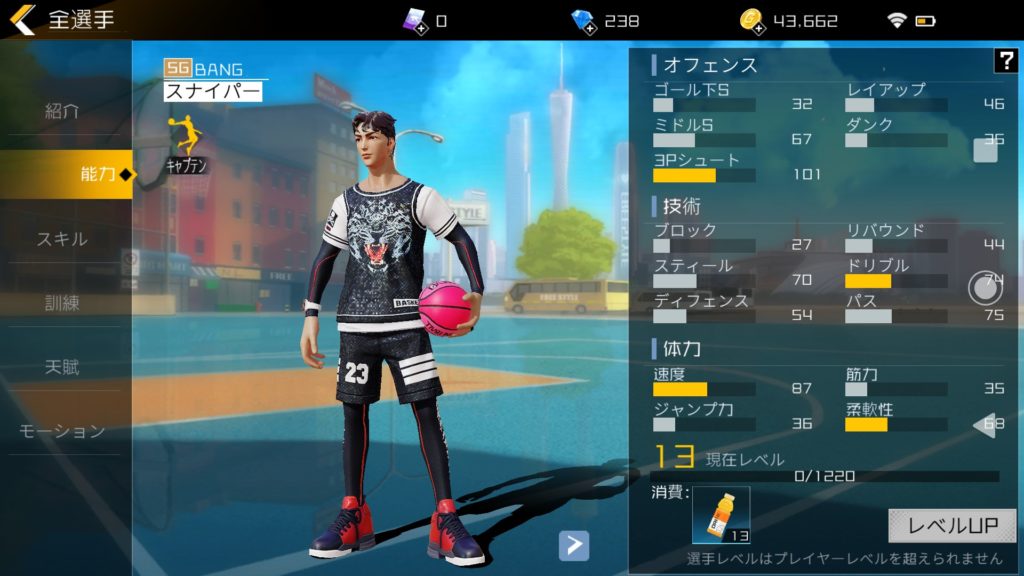
Task: Click the white arrow button below the character
Action: pyautogui.click(x=573, y=545)
